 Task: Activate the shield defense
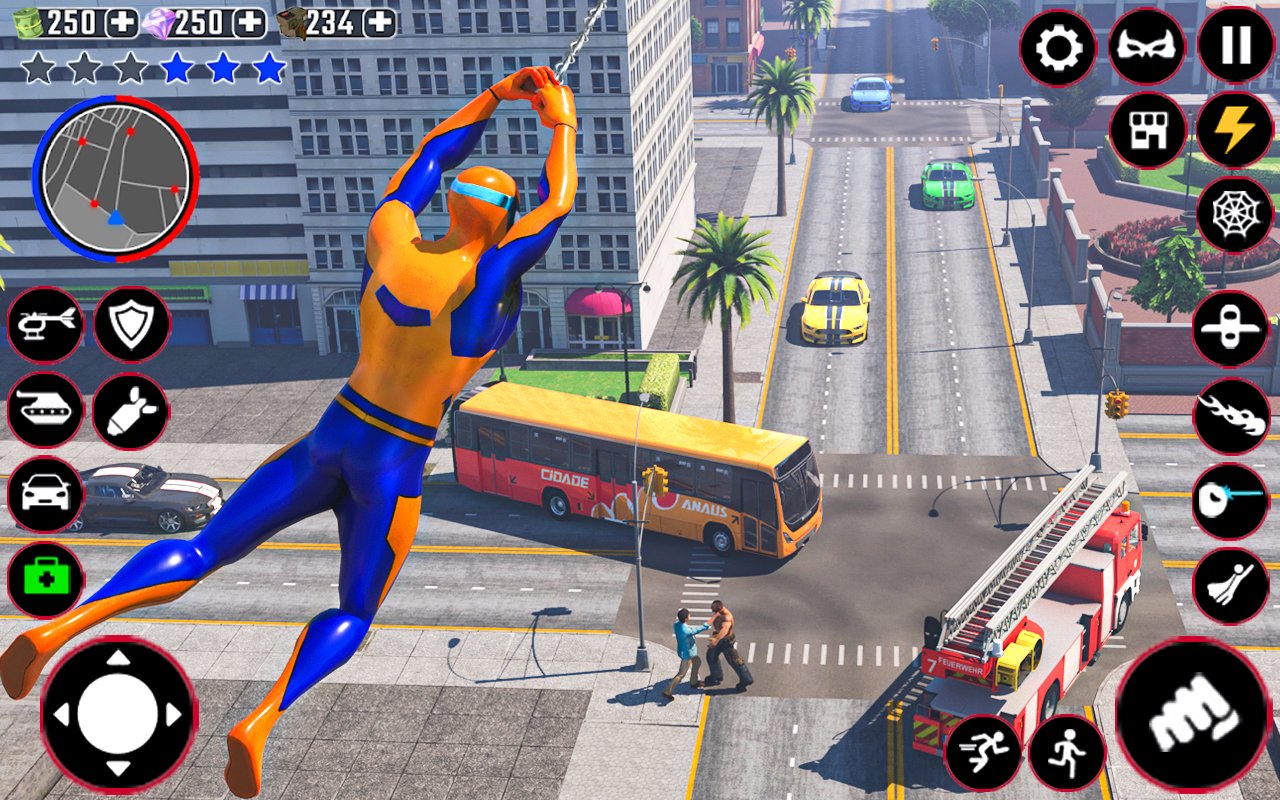(x=131, y=324)
